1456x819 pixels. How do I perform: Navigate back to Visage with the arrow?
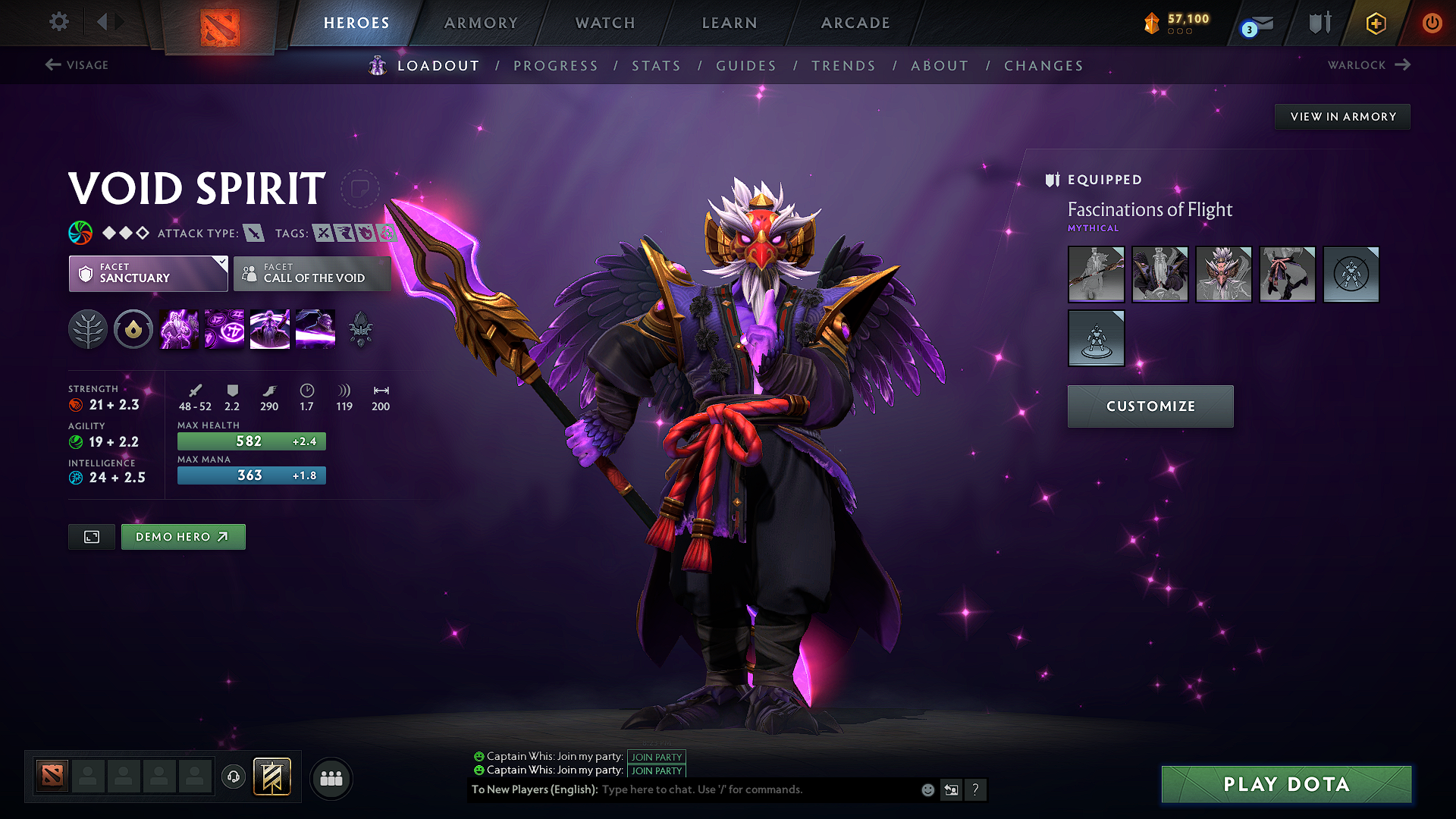pyautogui.click(x=52, y=64)
